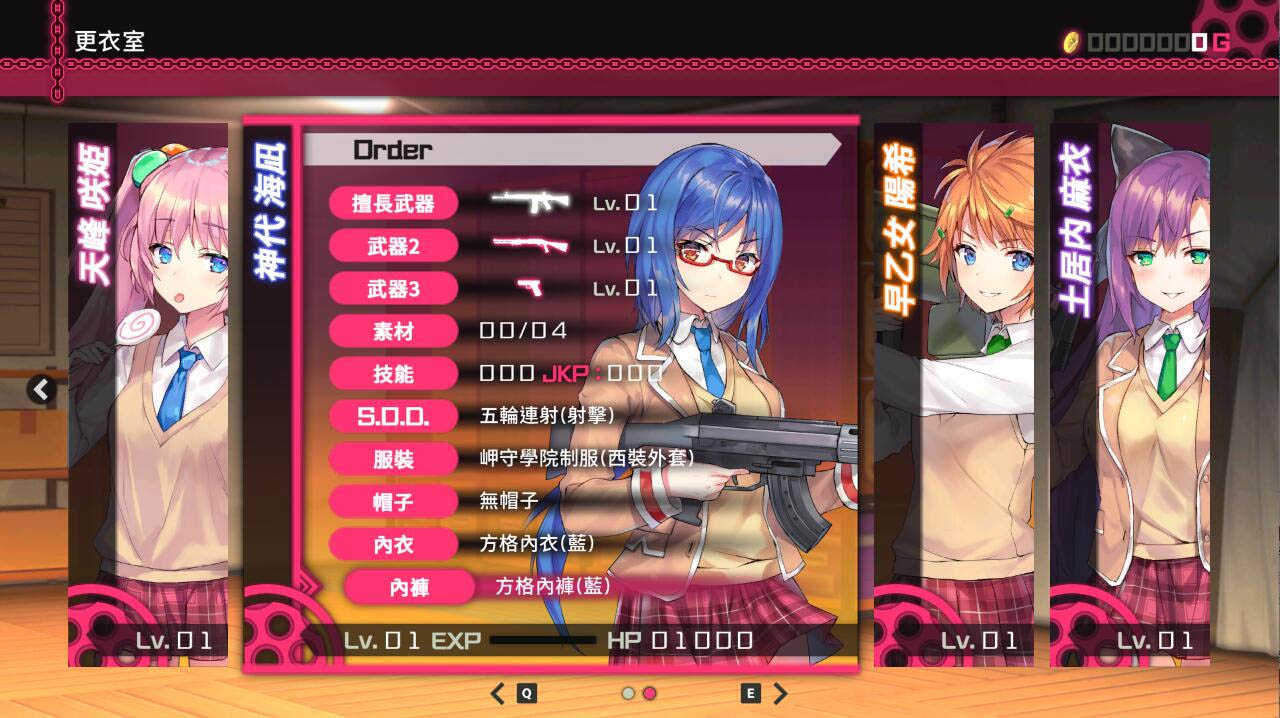Open the 素材 materials entry

(x=394, y=331)
